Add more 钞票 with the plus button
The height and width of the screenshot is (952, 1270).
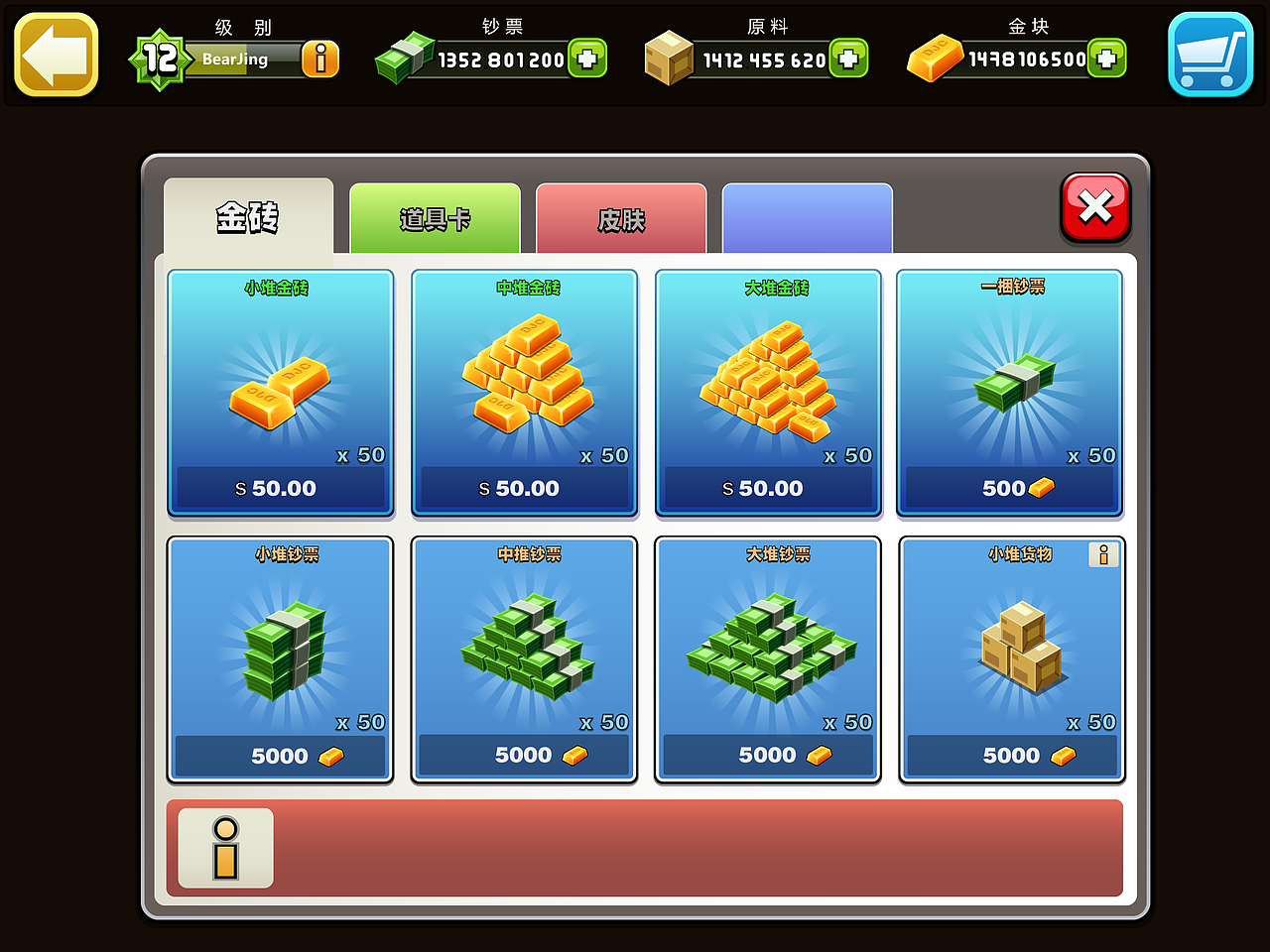click(589, 59)
